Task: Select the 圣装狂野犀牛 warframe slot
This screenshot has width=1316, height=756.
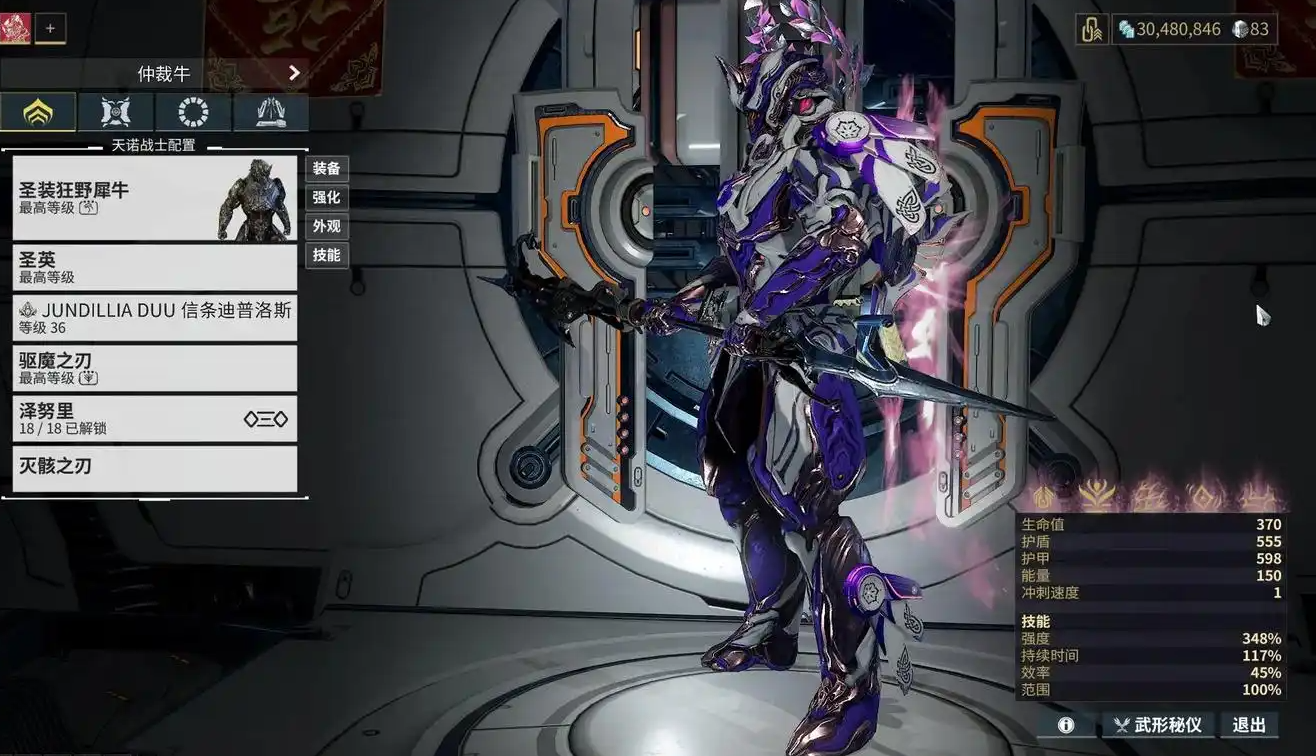Action: pyautogui.click(x=155, y=198)
